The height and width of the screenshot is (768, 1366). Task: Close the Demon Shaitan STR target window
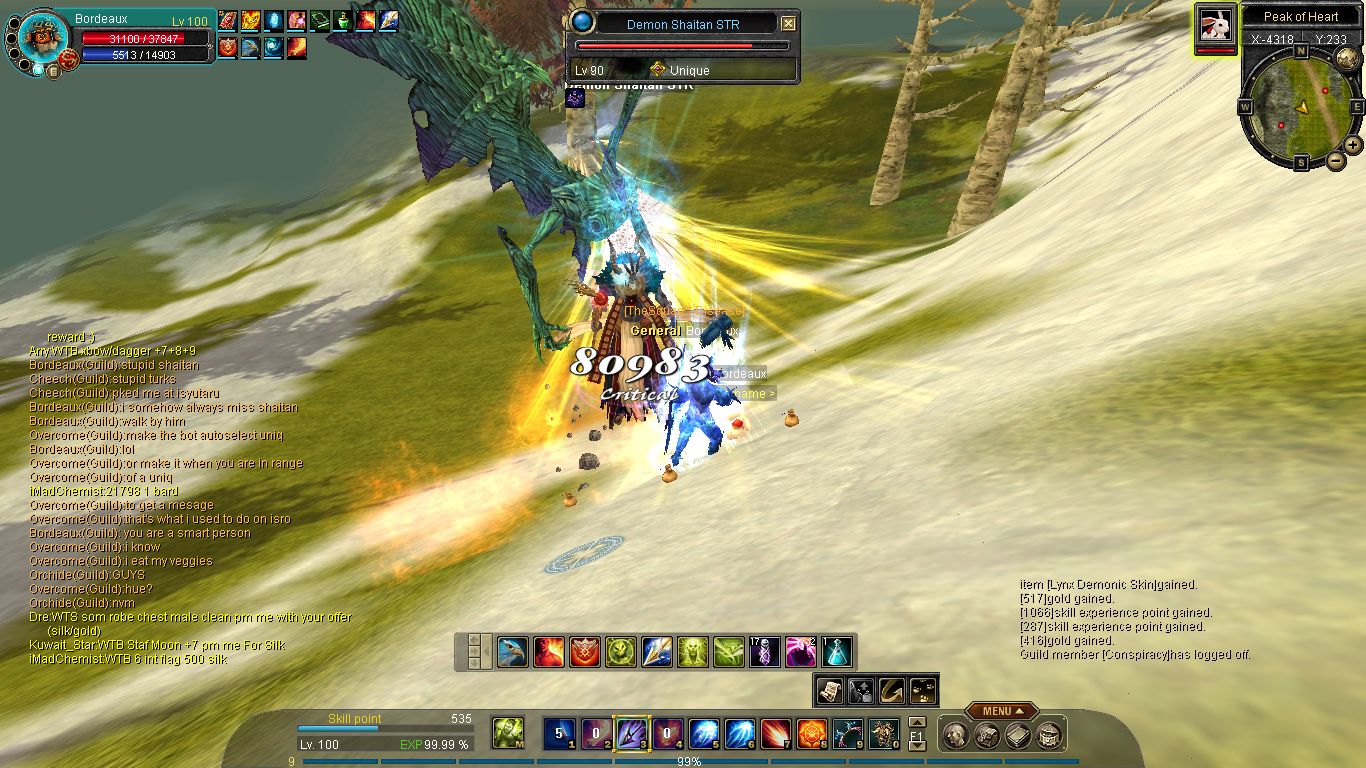click(x=788, y=23)
